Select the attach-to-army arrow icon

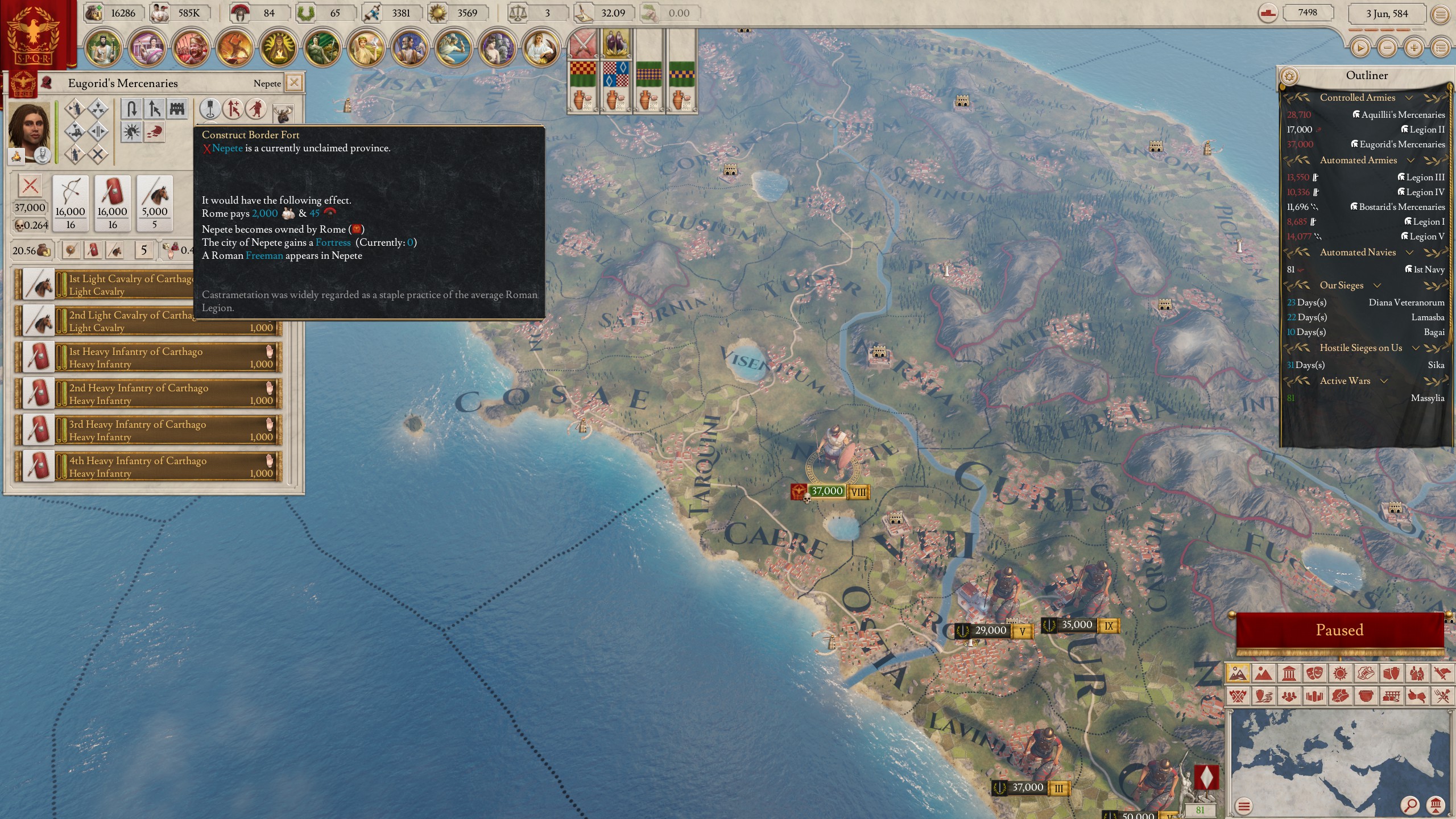[x=154, y=109]
